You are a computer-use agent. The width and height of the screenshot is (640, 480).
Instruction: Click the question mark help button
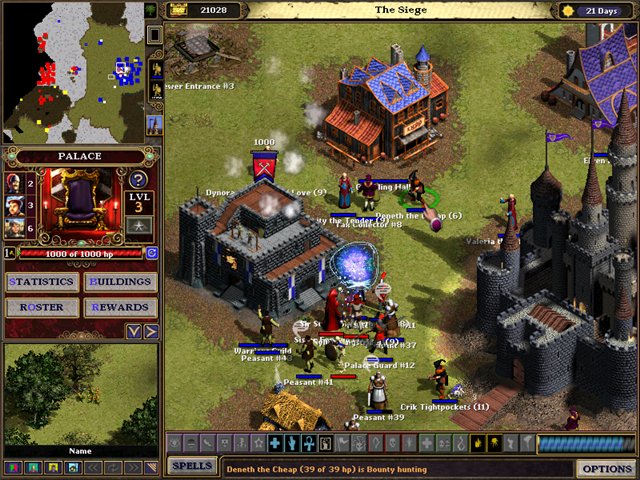tap(139, 180)
